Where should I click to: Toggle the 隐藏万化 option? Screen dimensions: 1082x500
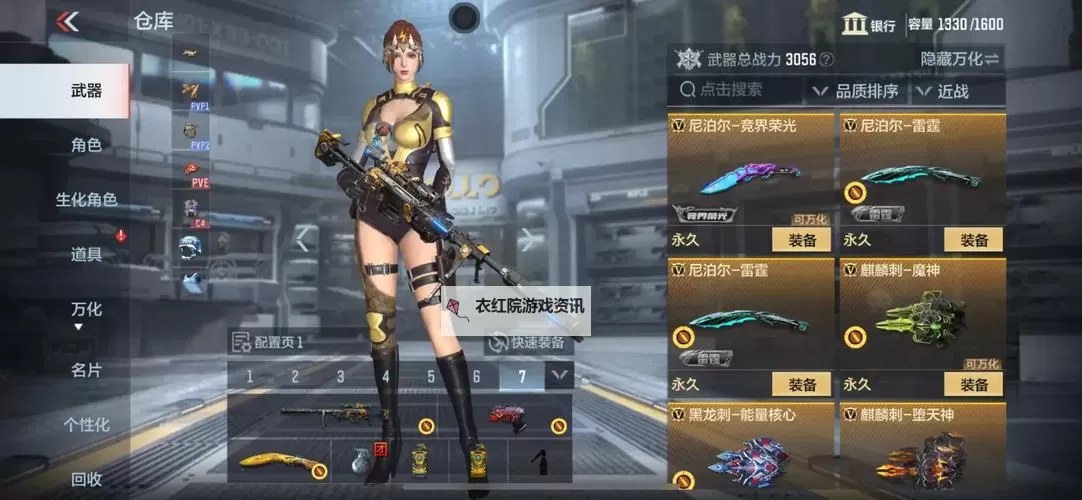click(959, 59)
